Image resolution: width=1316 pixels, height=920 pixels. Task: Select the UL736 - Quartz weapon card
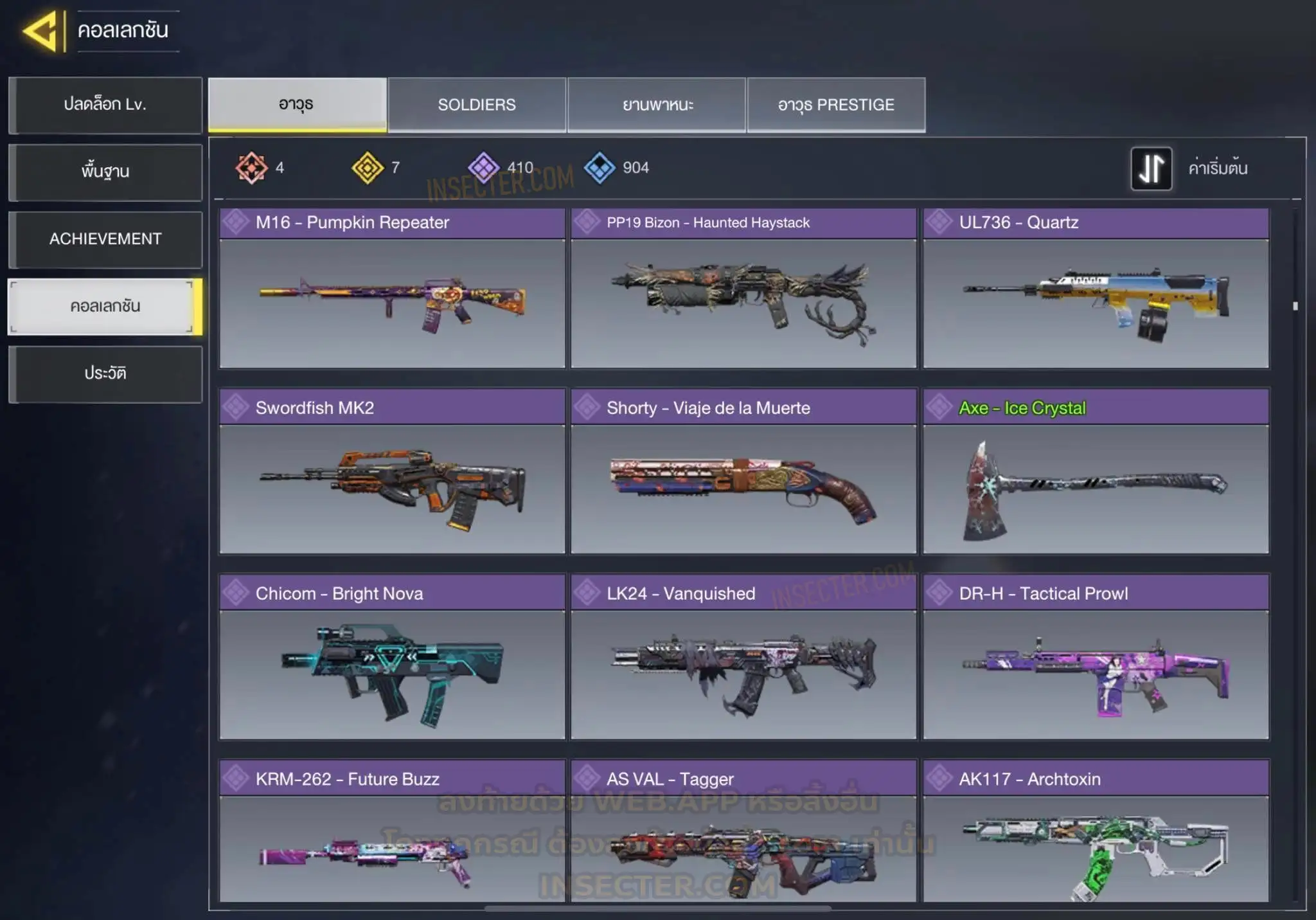click(x=1096, y=288)
